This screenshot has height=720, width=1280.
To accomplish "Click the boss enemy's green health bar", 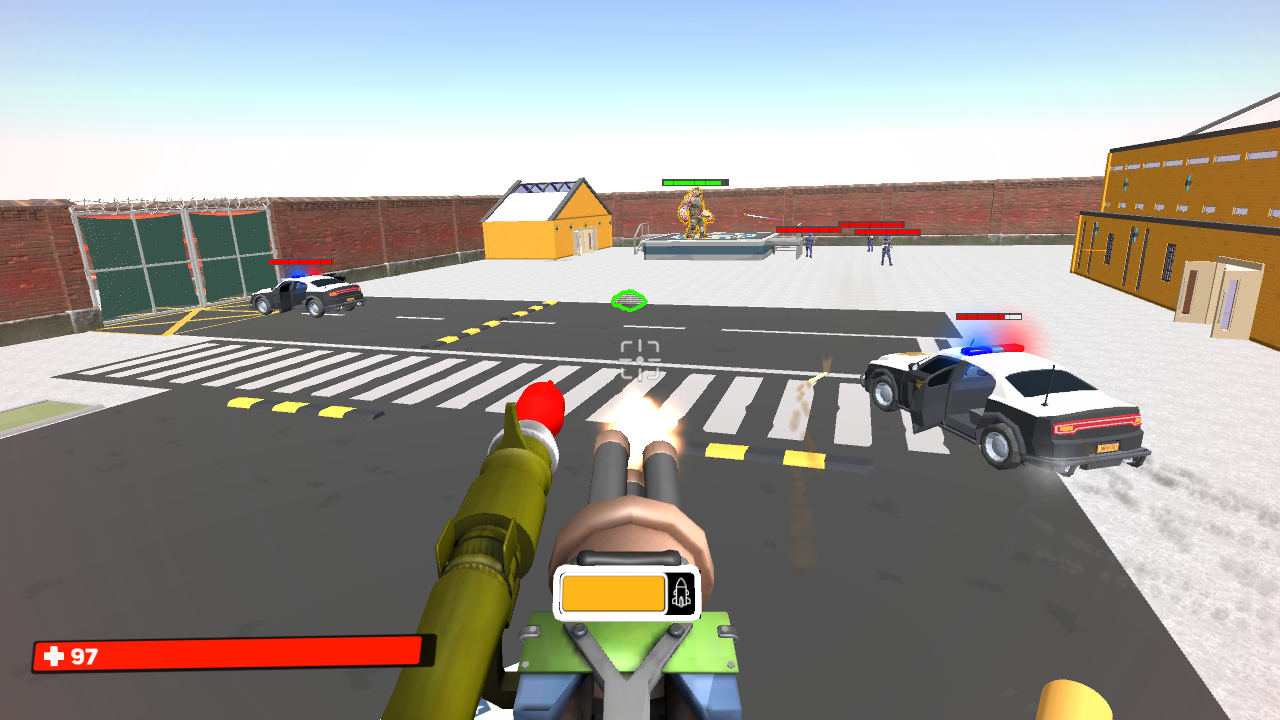I will click(693, 181).
